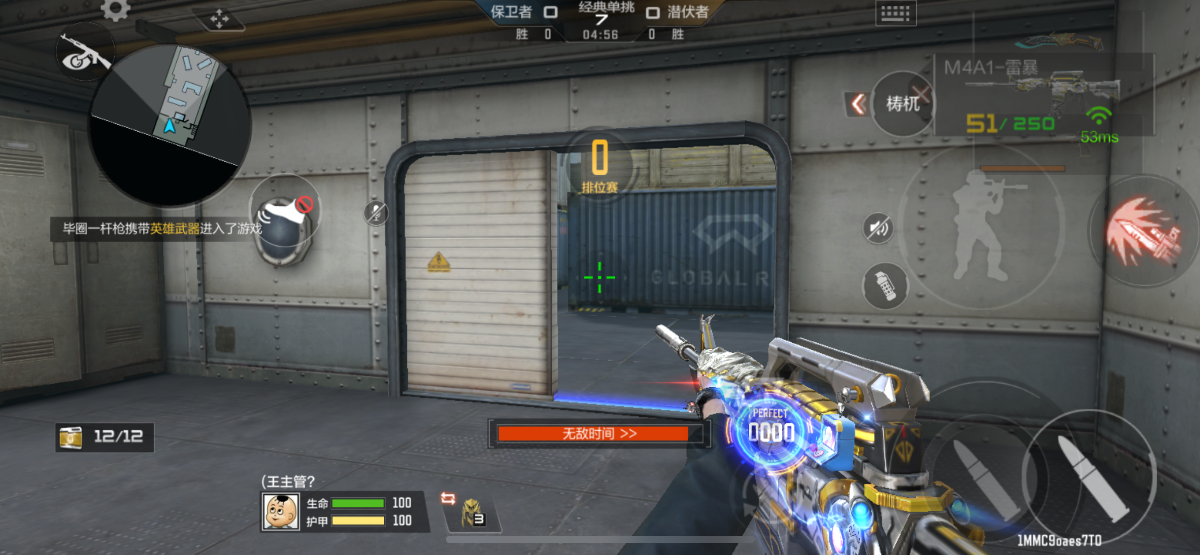Swap character with the gold armor icon

(470, 511)
